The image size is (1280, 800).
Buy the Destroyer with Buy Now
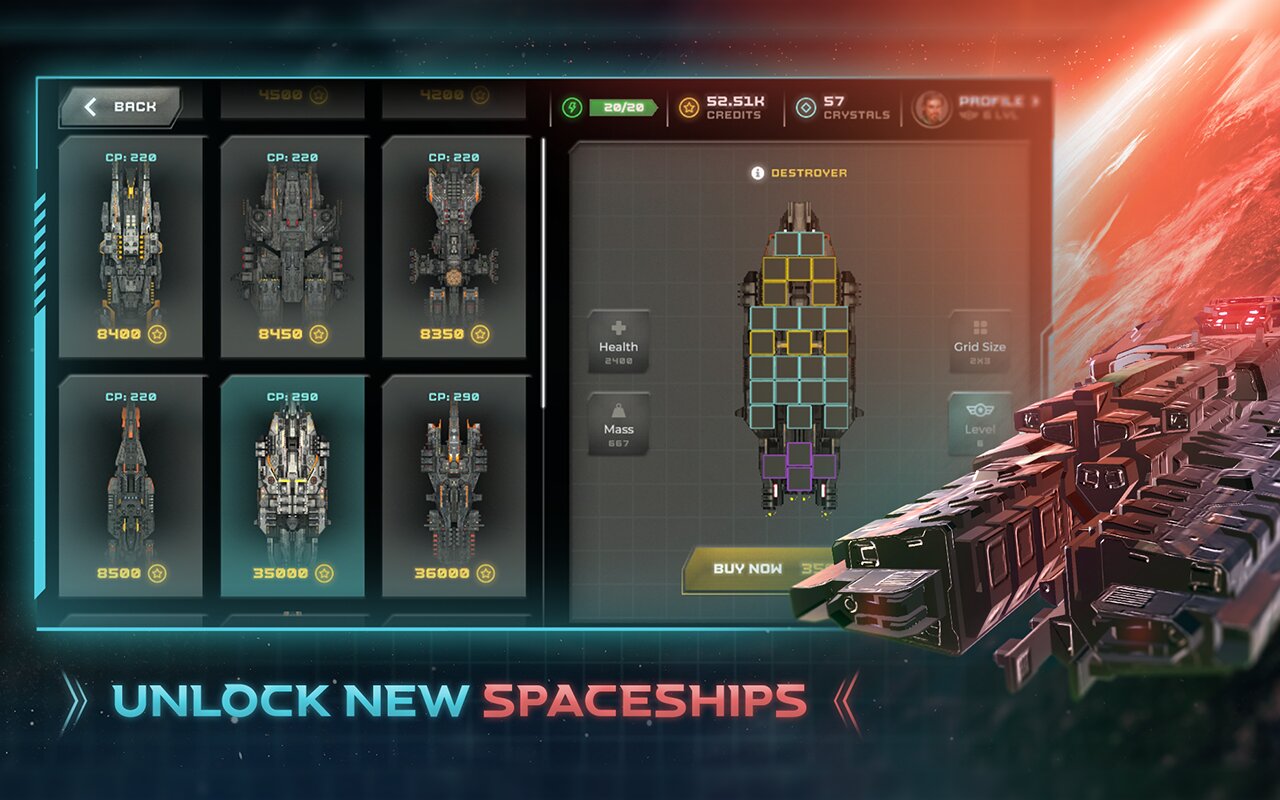point(750,569)
